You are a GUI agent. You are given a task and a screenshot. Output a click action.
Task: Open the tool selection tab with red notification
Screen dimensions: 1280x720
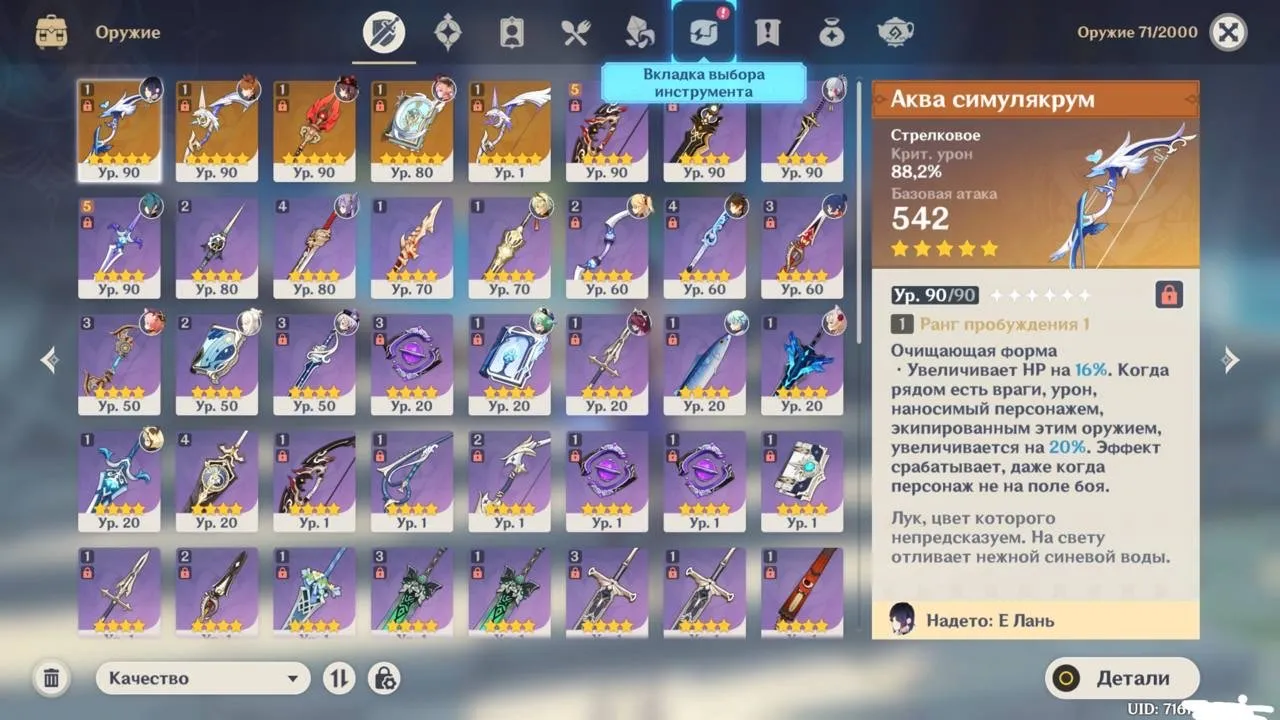coord(703,31)
